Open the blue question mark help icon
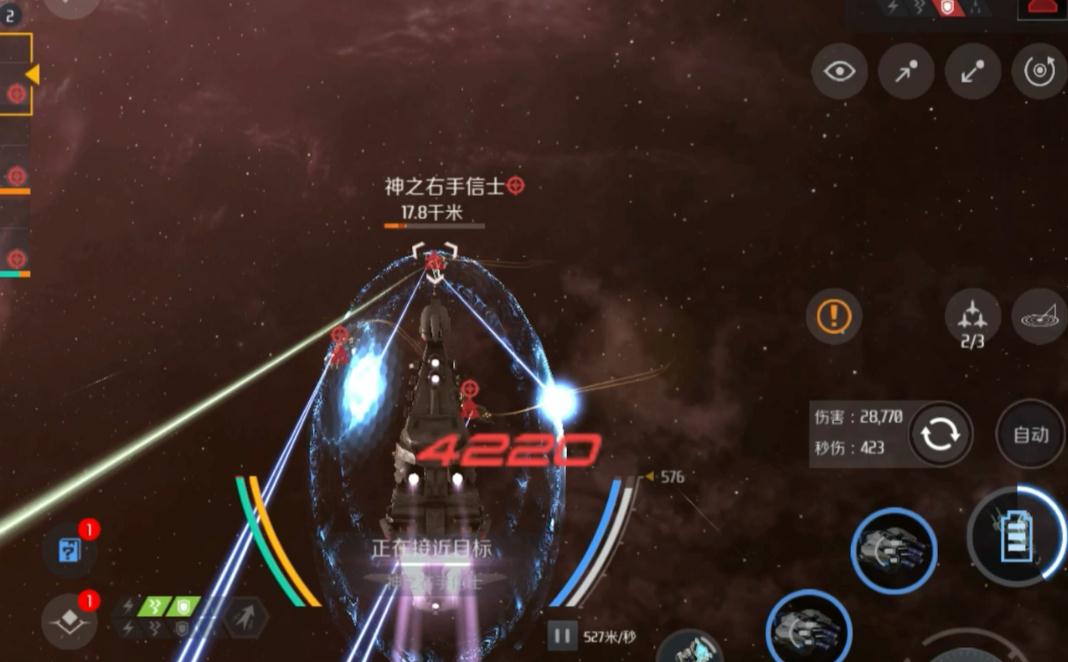The height and width of the screenshot is (662, 1068). (x=71, y=550)
